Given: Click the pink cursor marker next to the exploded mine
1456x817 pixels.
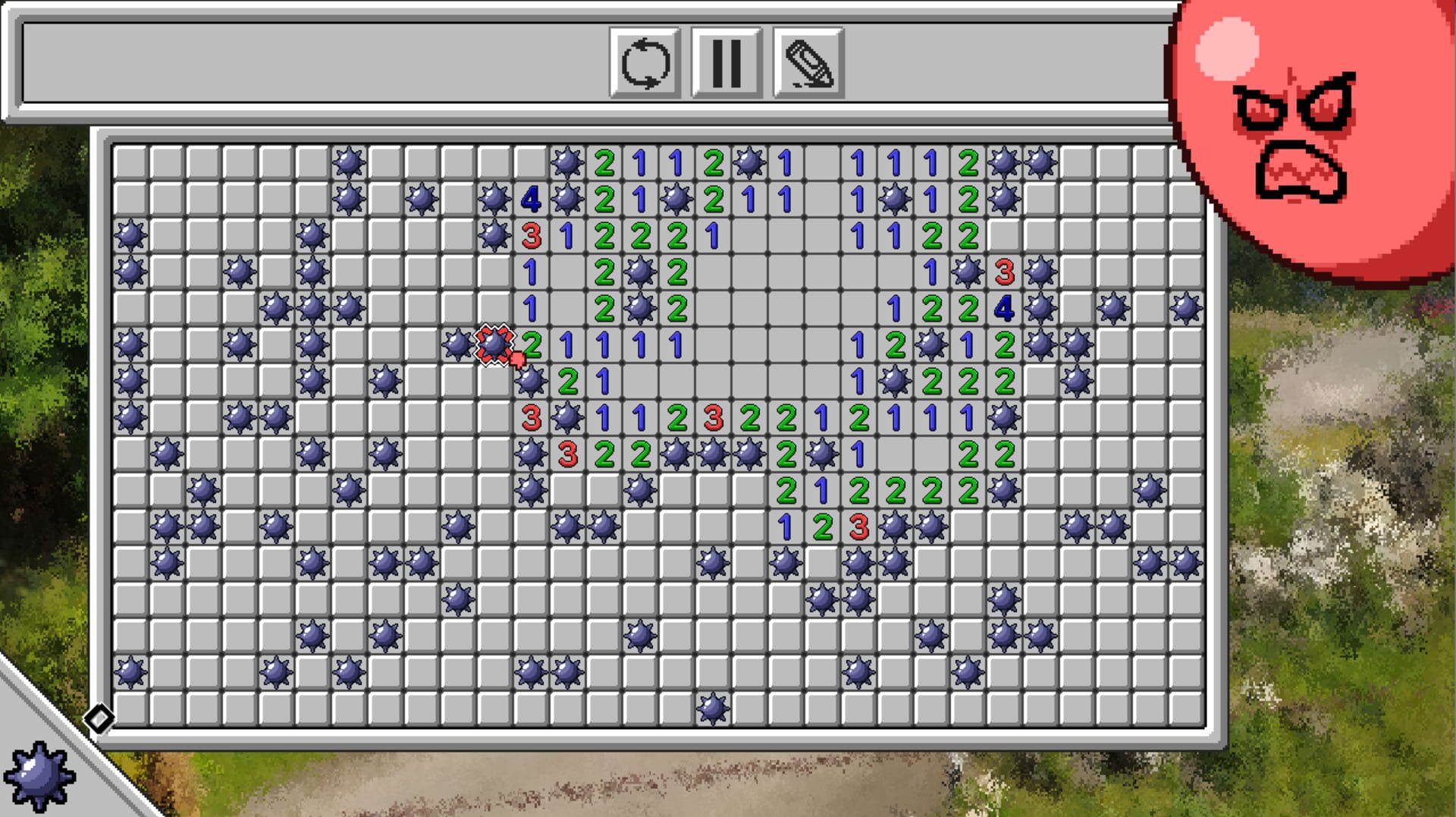Looking at the screenshot, I should 519,357.
